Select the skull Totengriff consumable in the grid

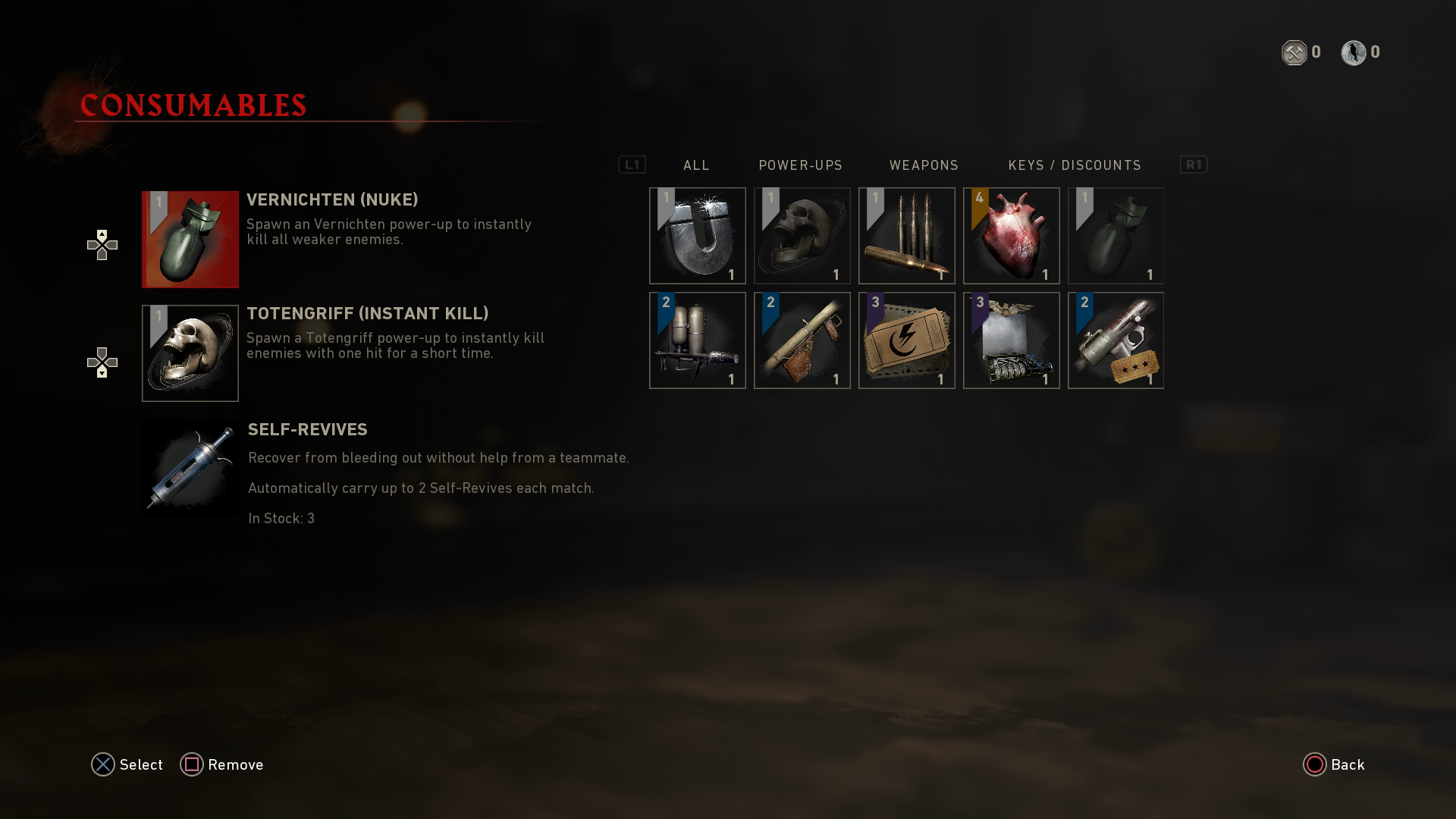coord(802,235)
